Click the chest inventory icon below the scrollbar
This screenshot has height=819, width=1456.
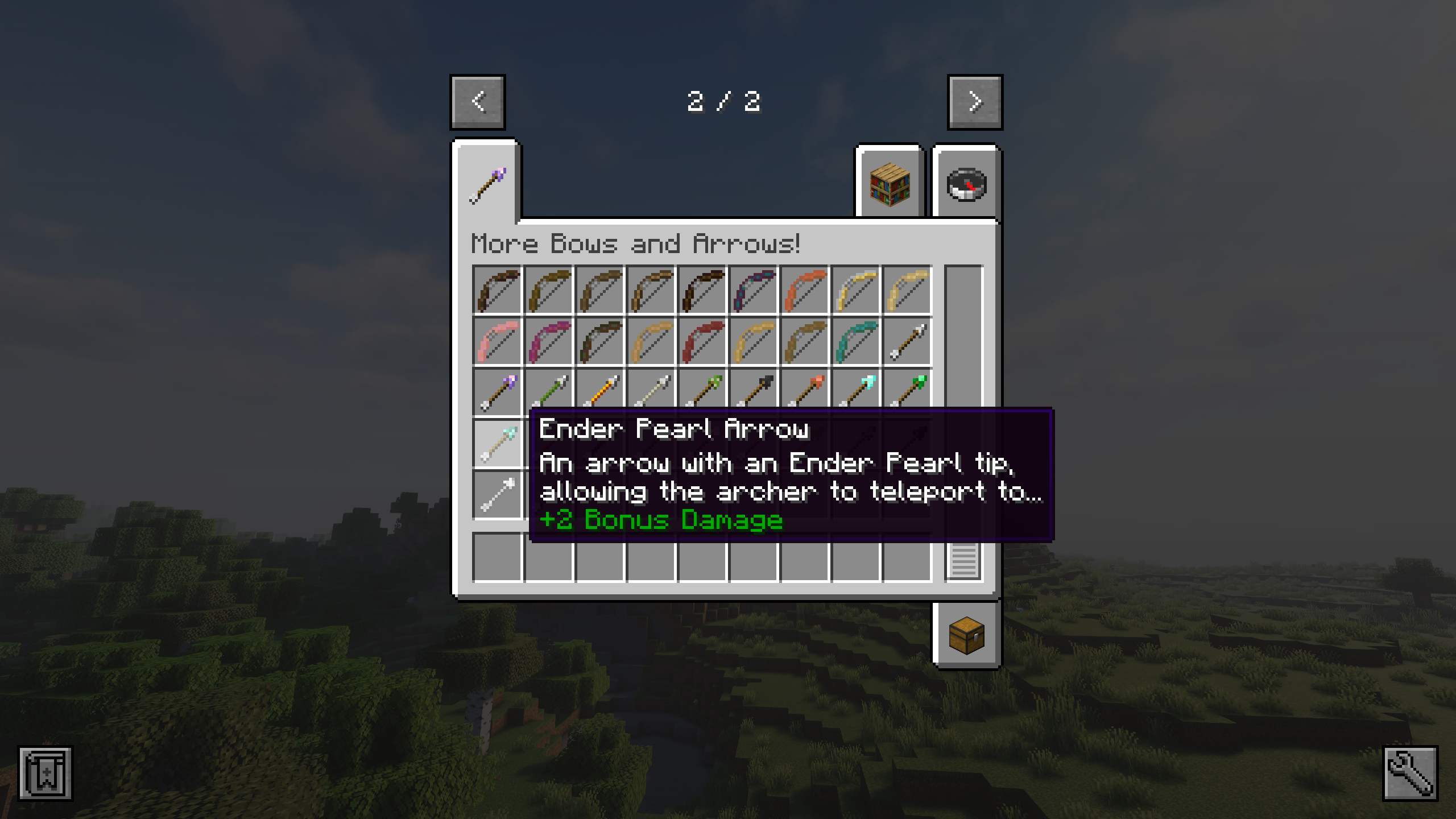967,637
